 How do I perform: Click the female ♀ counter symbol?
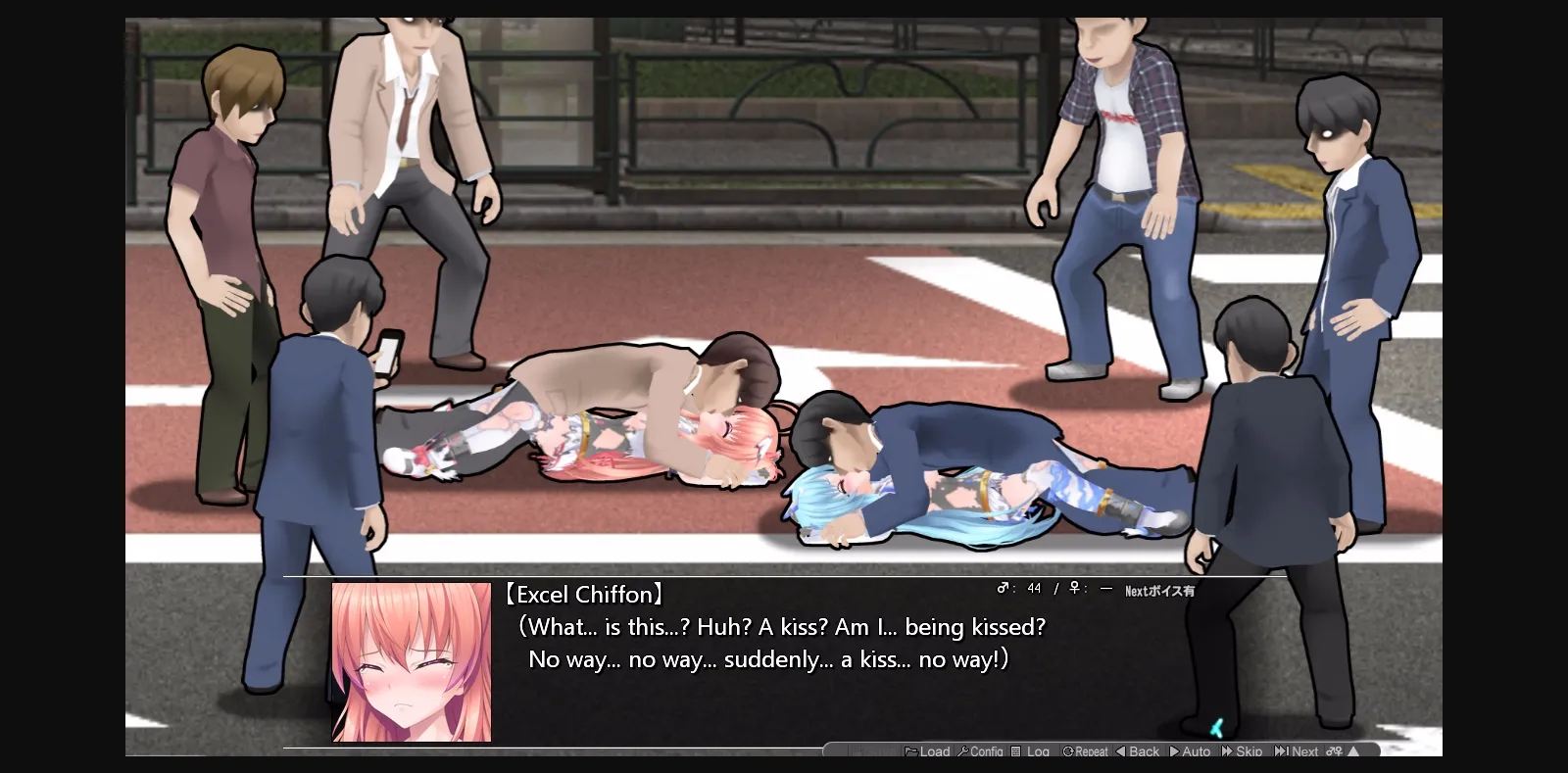(x=1075, y=589)
